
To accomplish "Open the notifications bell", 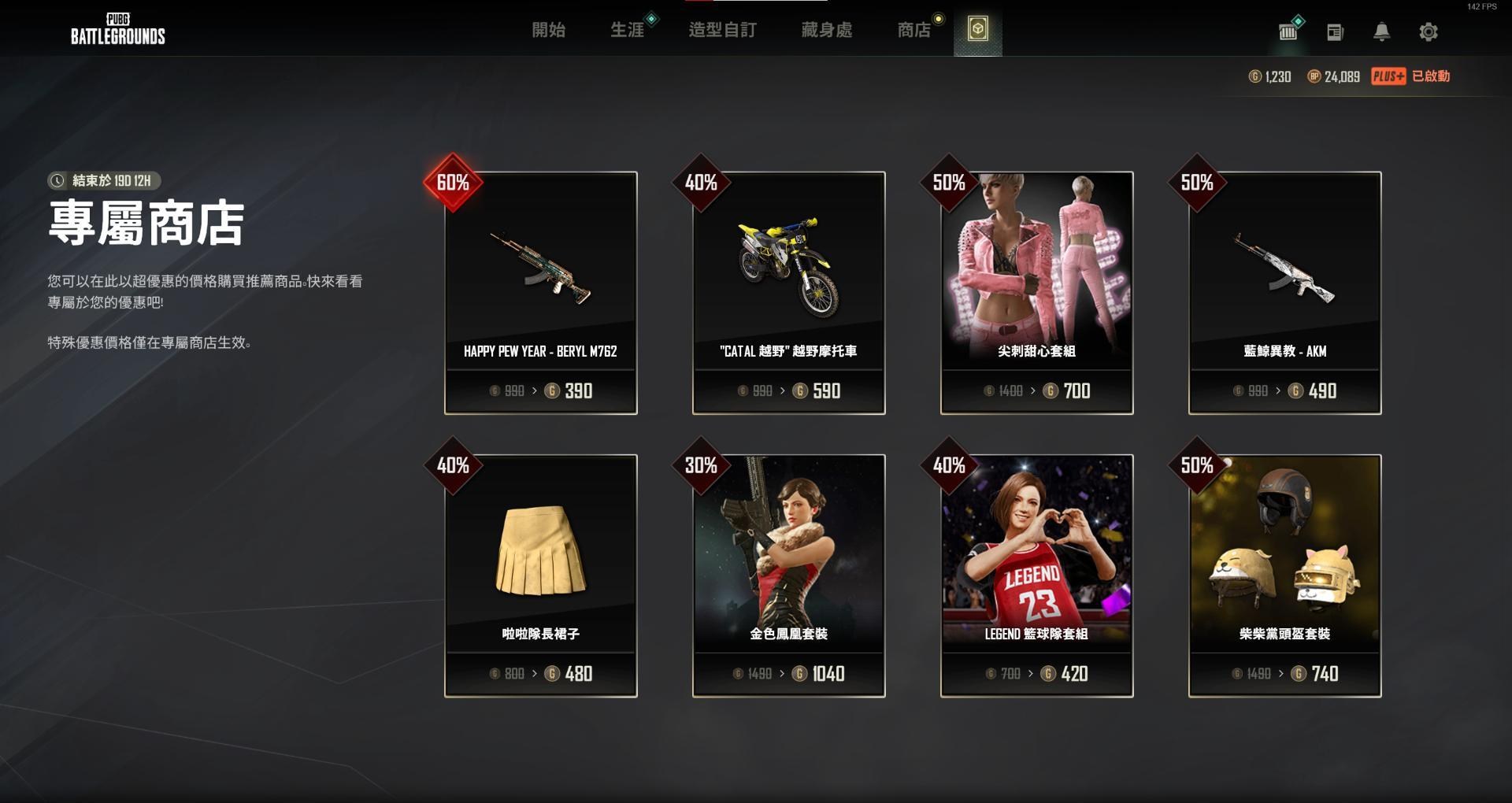I will pyautogui.click(x=1383, y=32).
